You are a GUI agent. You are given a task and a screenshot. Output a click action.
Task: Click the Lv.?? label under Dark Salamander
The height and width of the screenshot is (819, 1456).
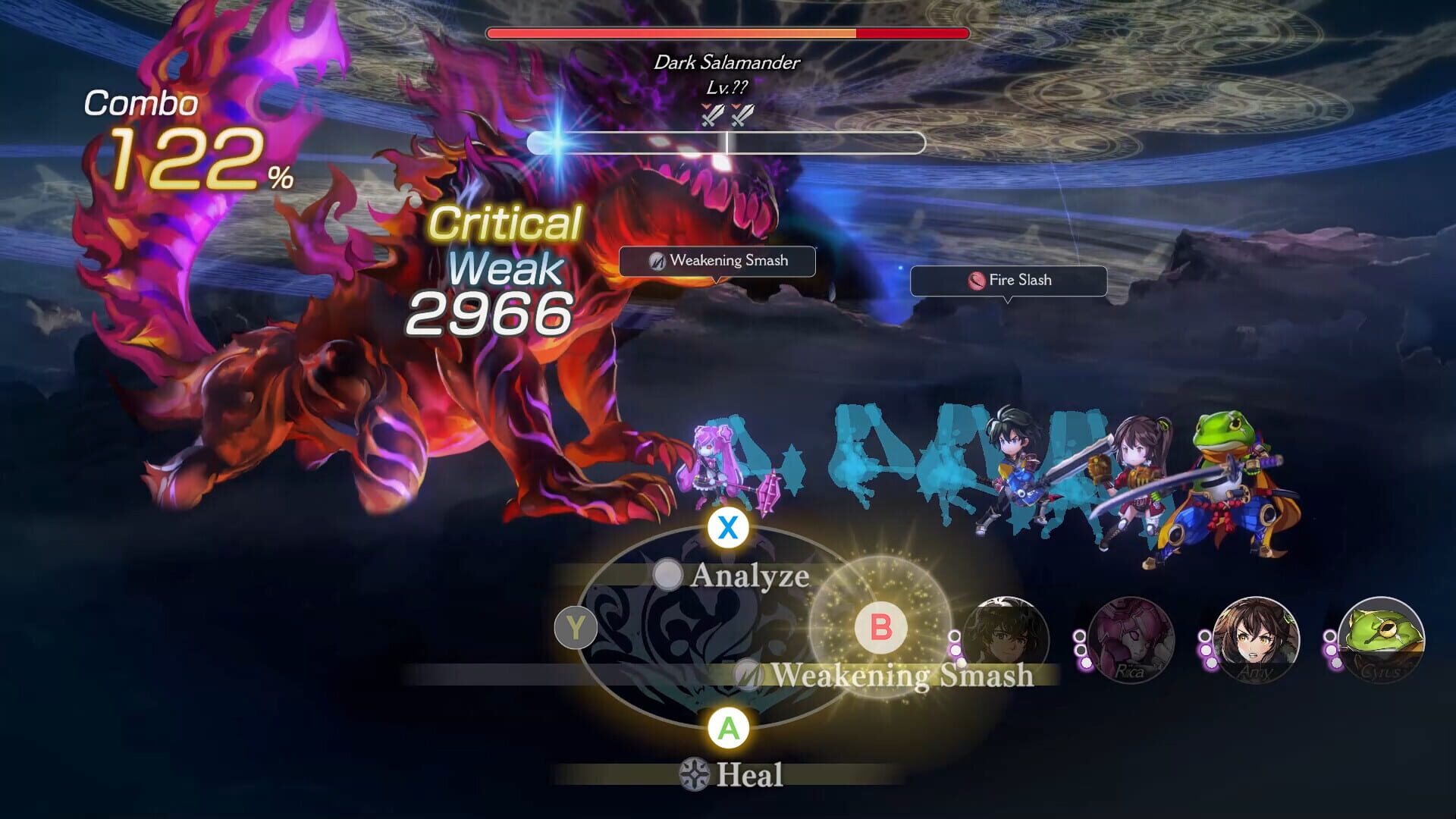tap(726, 86)
